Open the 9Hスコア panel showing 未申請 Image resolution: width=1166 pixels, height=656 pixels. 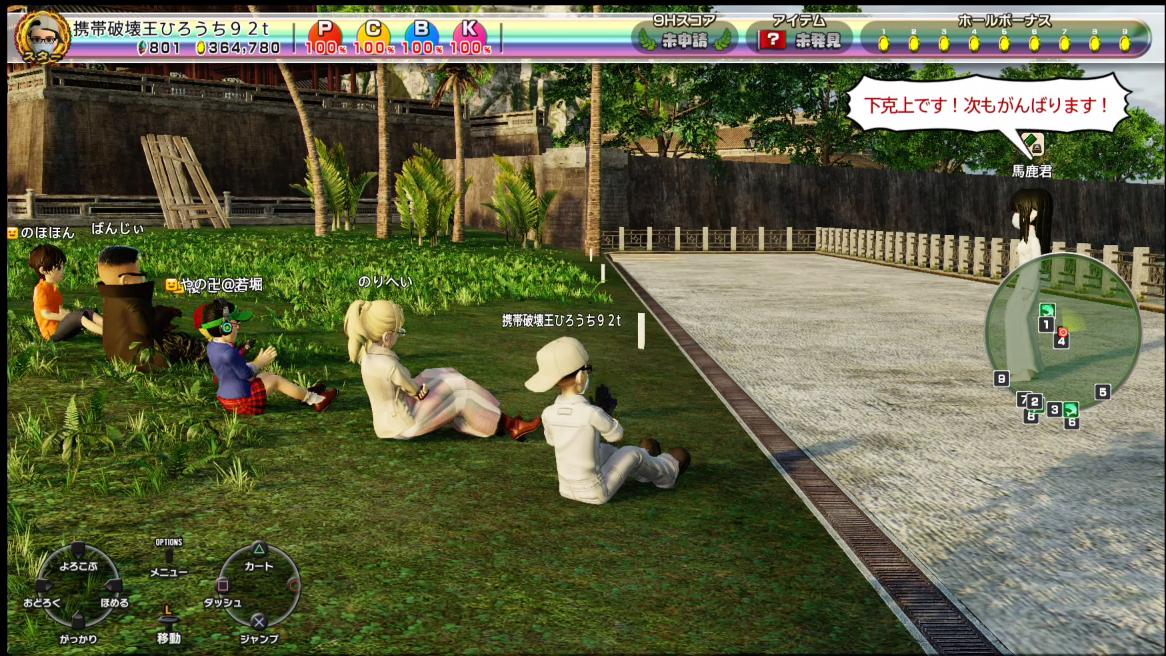click(x=684, y=39)
